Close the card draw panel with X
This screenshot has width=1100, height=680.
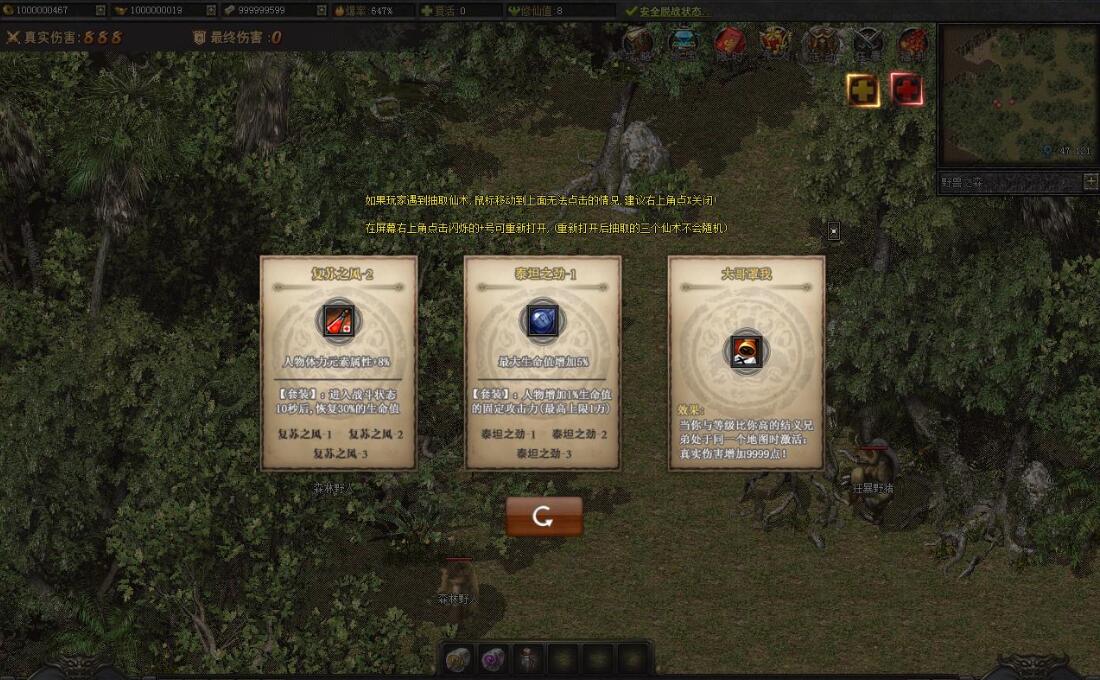(834, 231)
